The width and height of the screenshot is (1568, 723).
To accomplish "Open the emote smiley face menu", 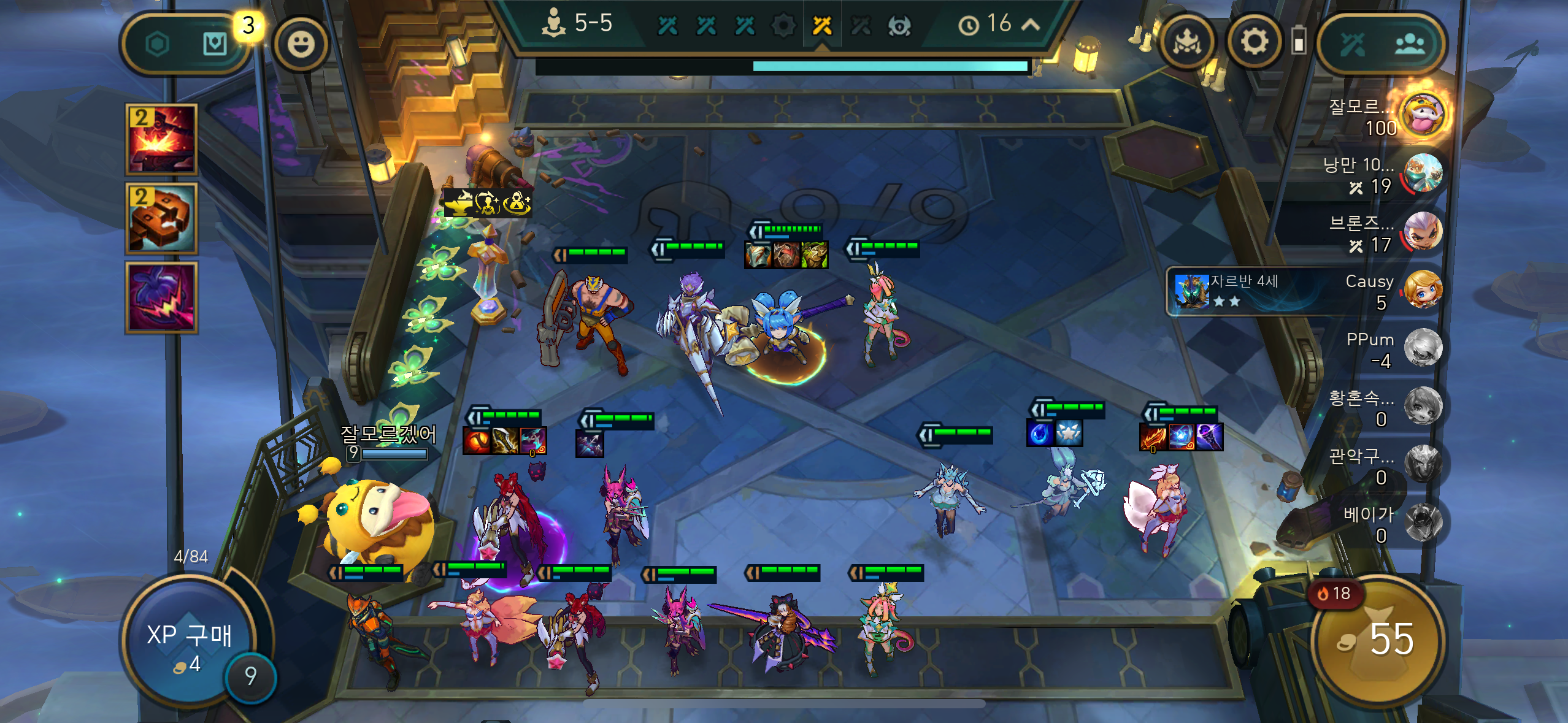I will coord(301,44).
